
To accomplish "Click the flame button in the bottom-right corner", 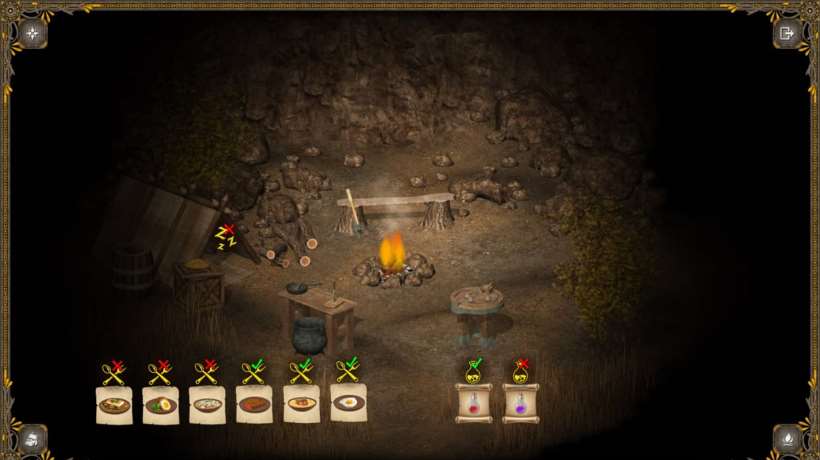I will [787, 438].
